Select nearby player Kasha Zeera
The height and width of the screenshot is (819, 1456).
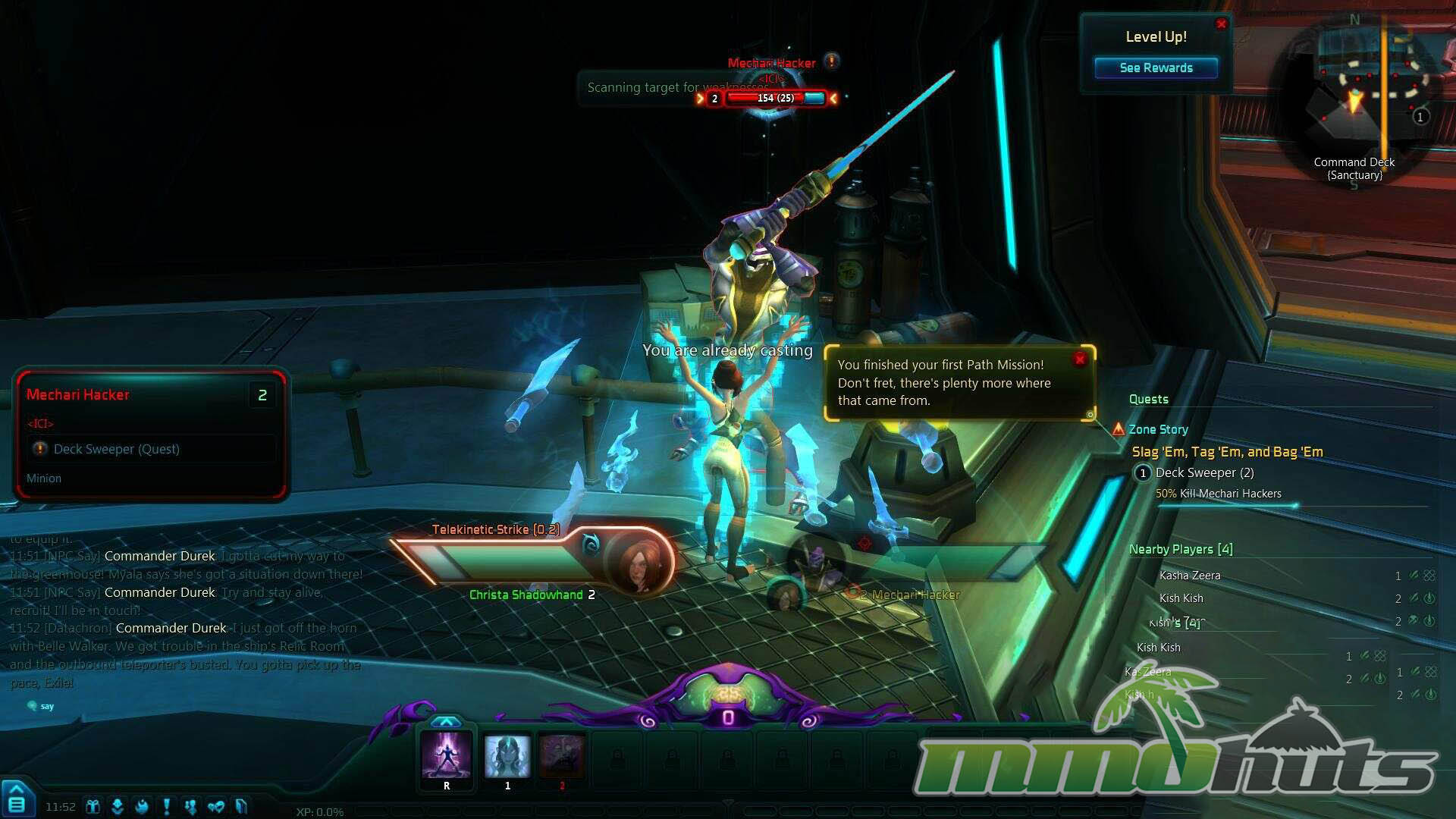[x=1190, y=576]
